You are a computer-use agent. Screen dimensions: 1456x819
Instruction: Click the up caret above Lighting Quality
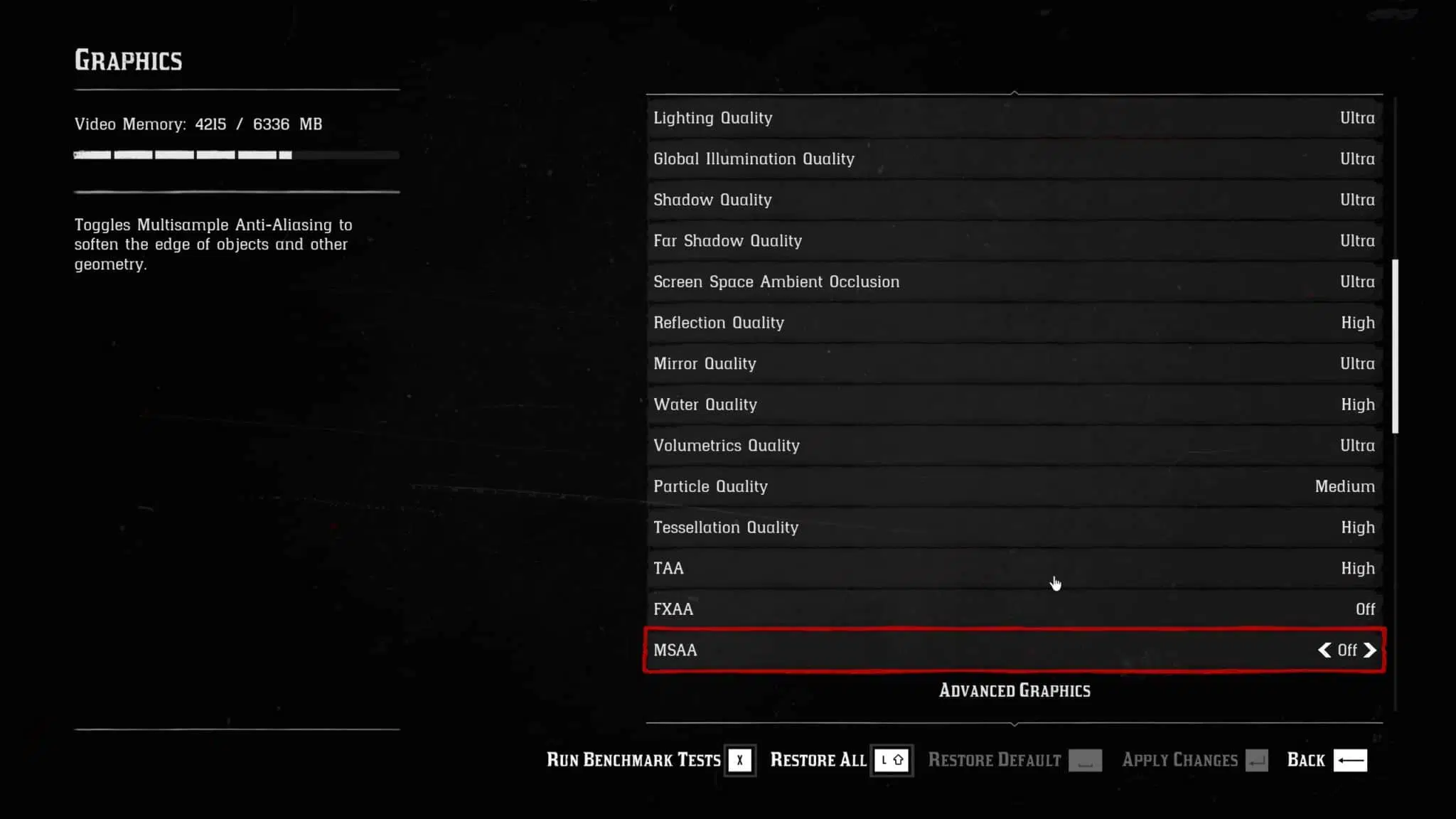(x=1015, y=92)
